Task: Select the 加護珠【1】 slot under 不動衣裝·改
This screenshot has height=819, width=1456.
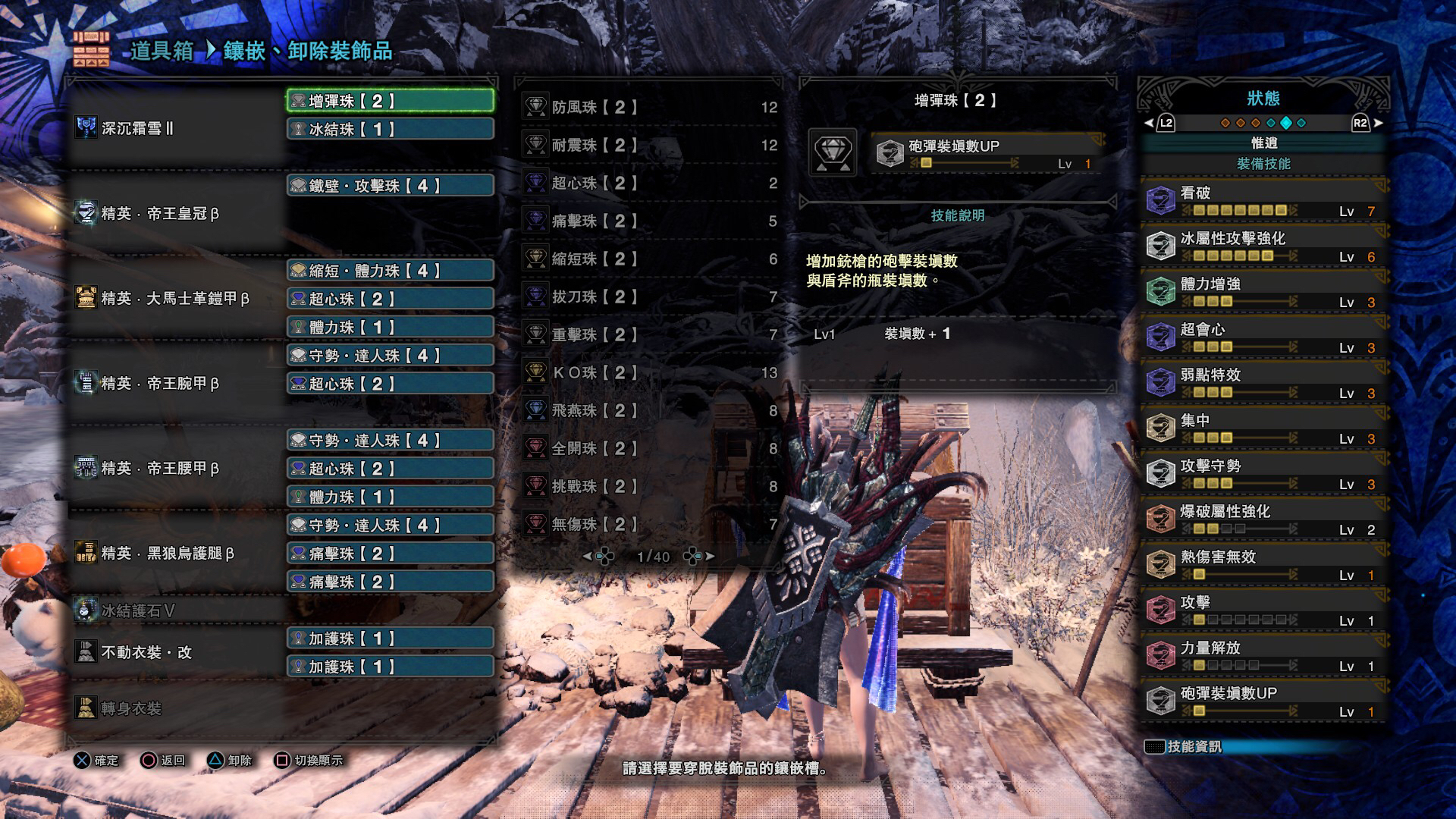Action: [389, 639]
